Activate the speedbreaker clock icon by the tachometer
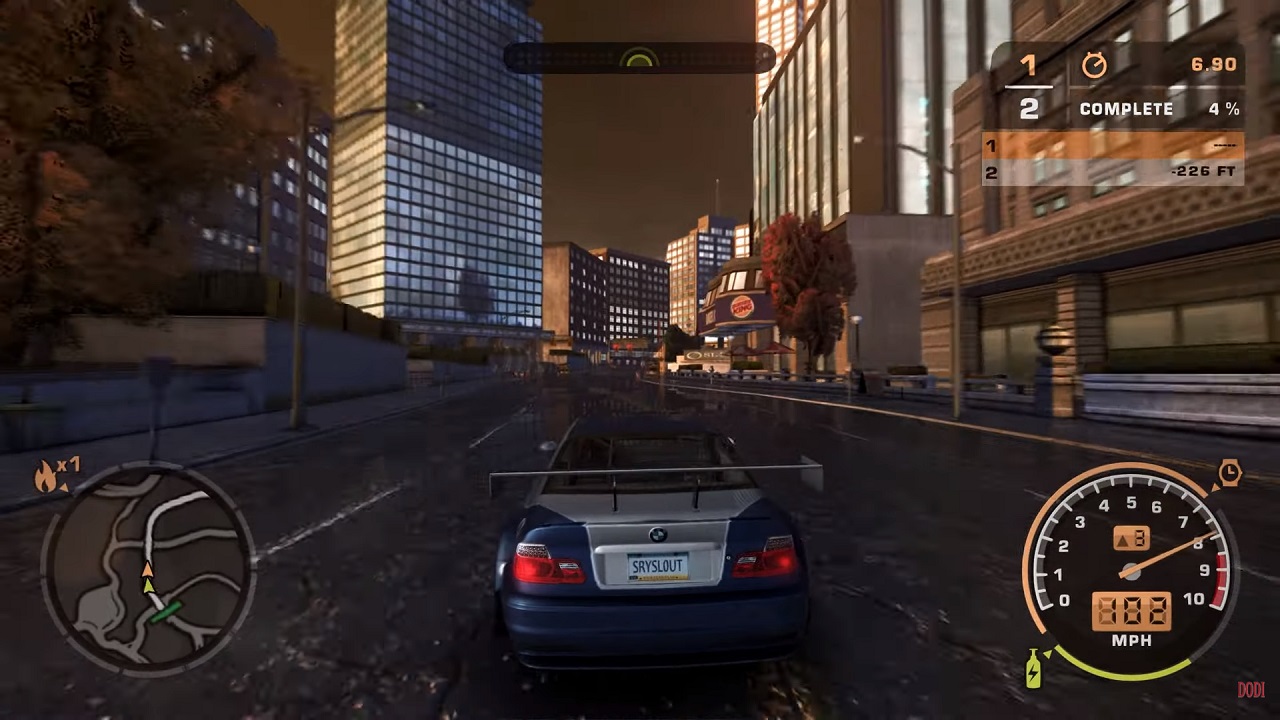This screenshot has height=720, width=1280. [x=1229, y=473]
